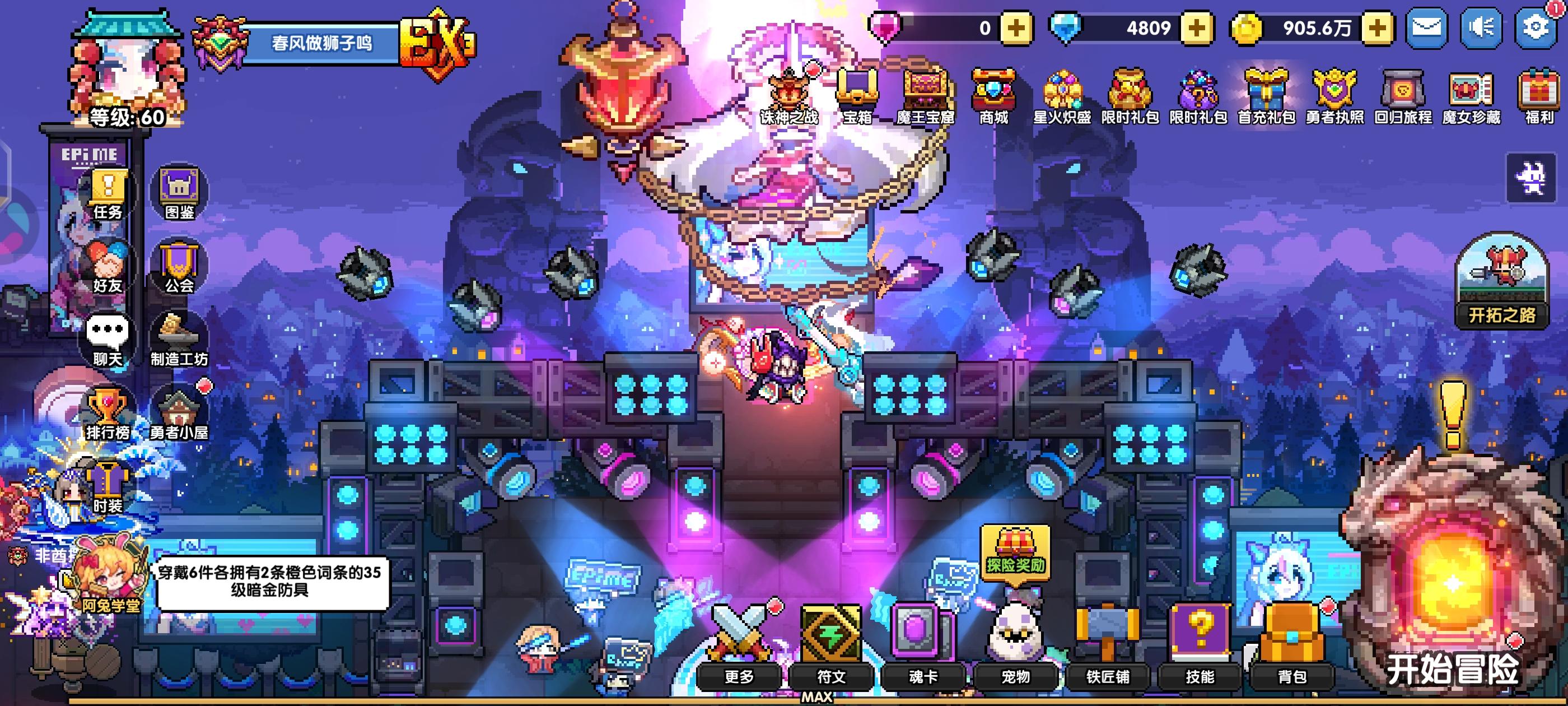Toggle the sound speaker icon
Screen dimensions: 1568x706
[1483, 27]
